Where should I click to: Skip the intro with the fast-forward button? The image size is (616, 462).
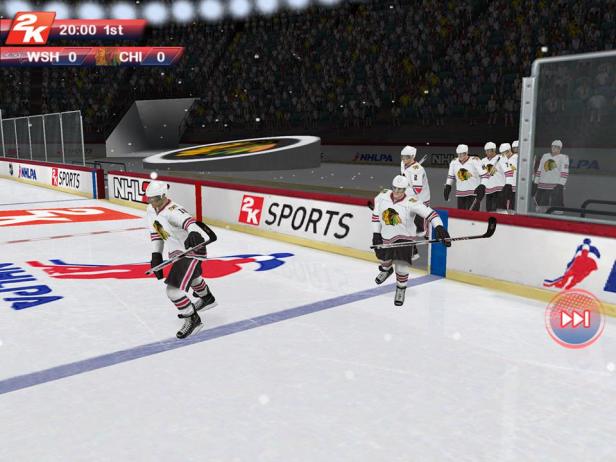coord(575,319)
